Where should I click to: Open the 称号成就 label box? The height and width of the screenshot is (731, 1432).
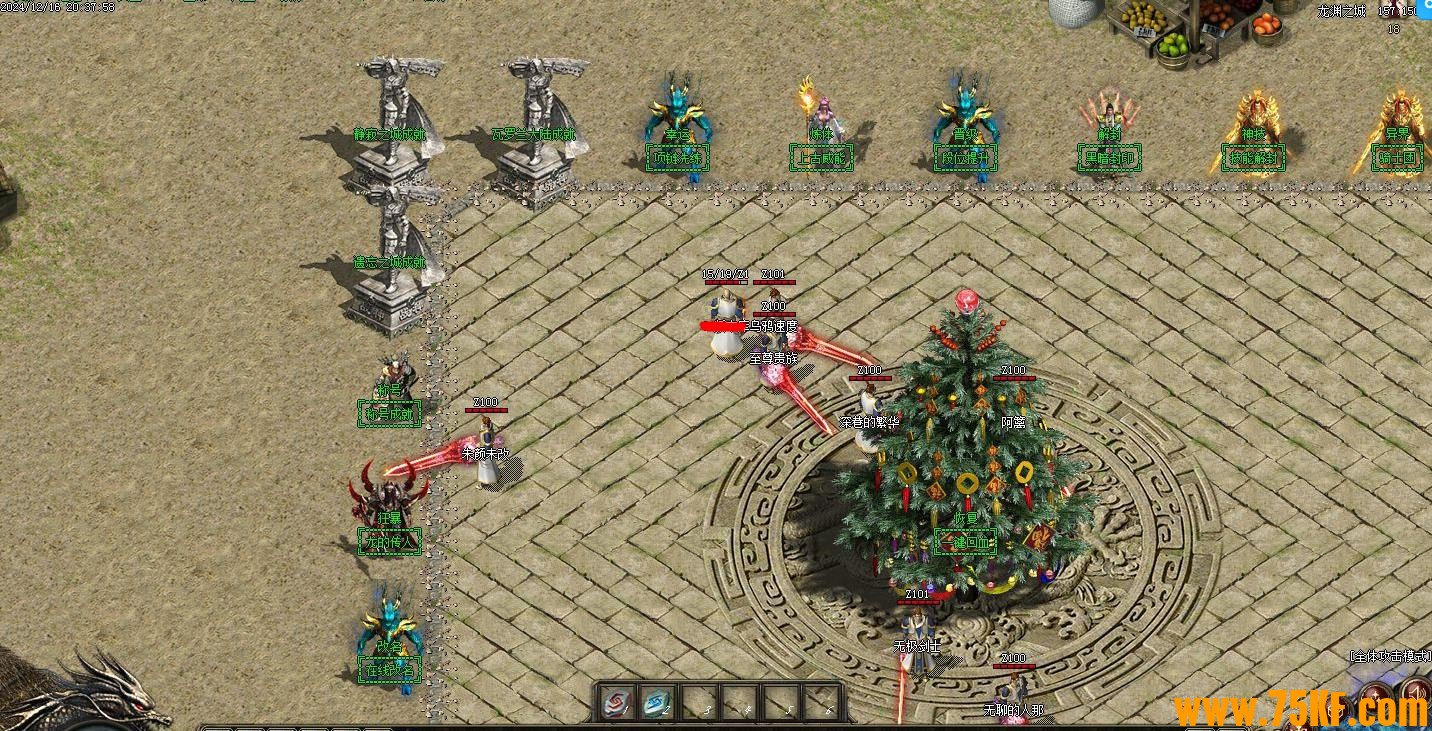tap(389, 413)
